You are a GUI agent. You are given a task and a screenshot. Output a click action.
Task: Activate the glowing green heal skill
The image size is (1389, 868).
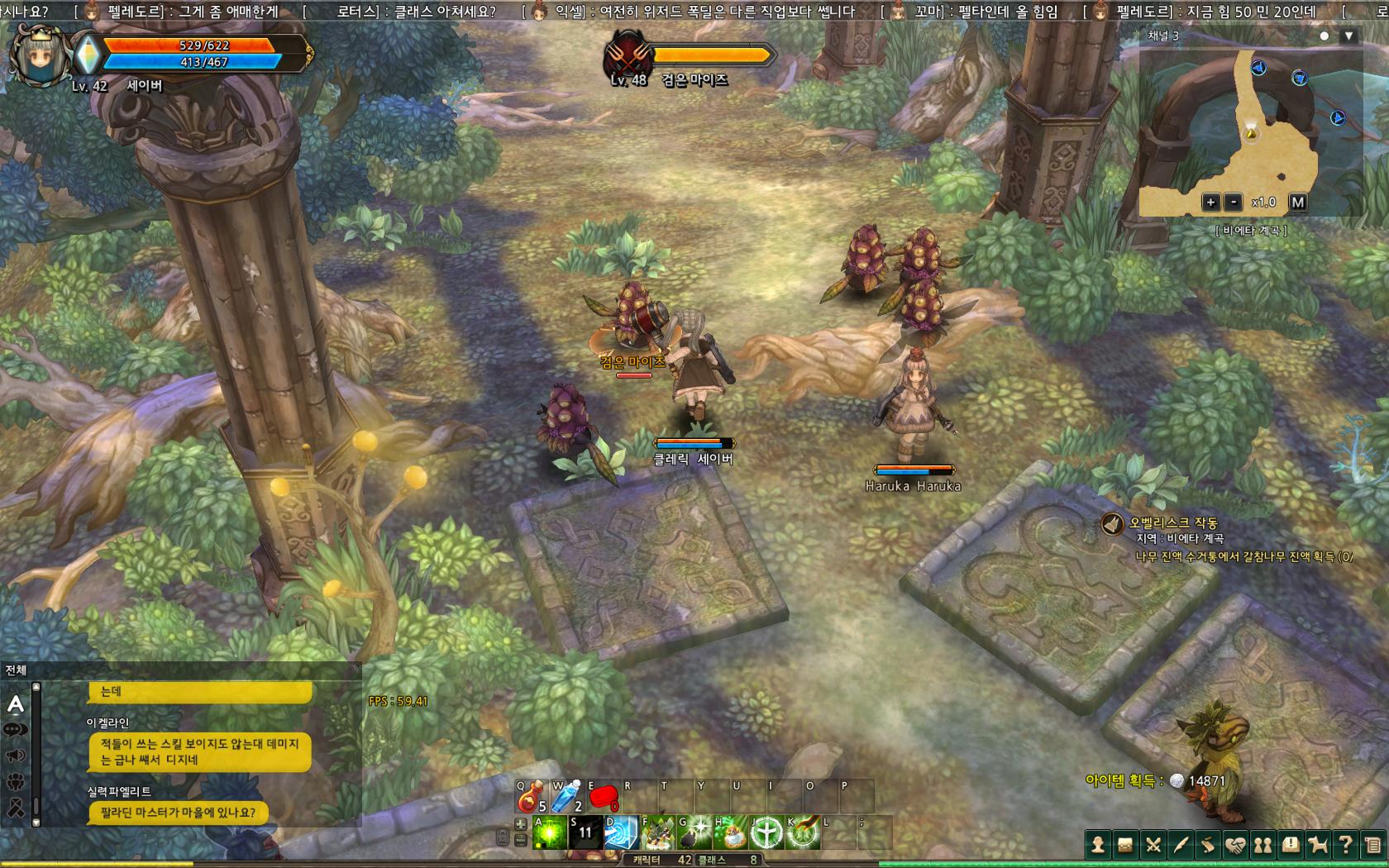pos(549,832)
